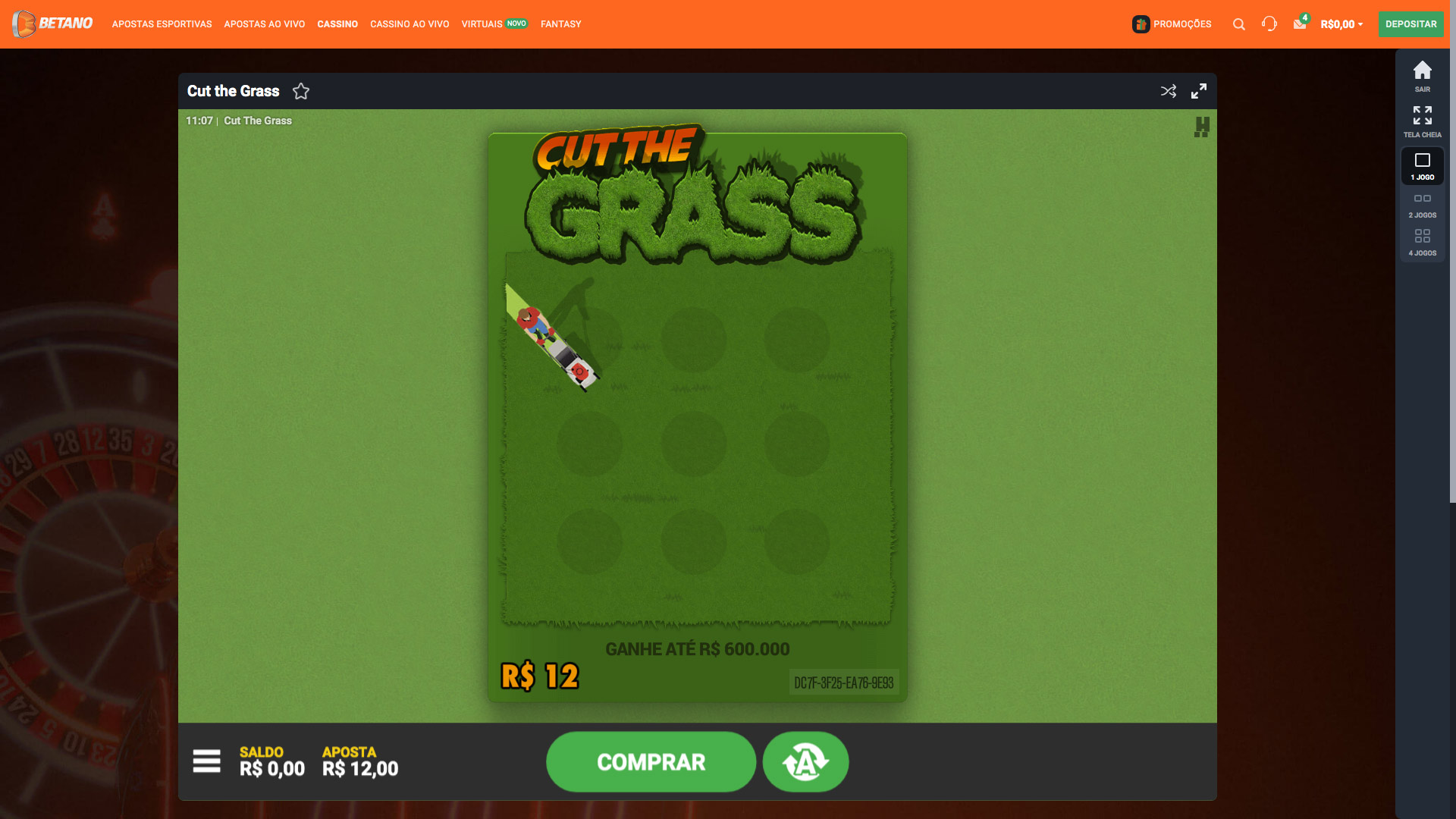Expand the R$0,00 balance dropdown
This screenshot has height=819, width=1456.
1341,24
